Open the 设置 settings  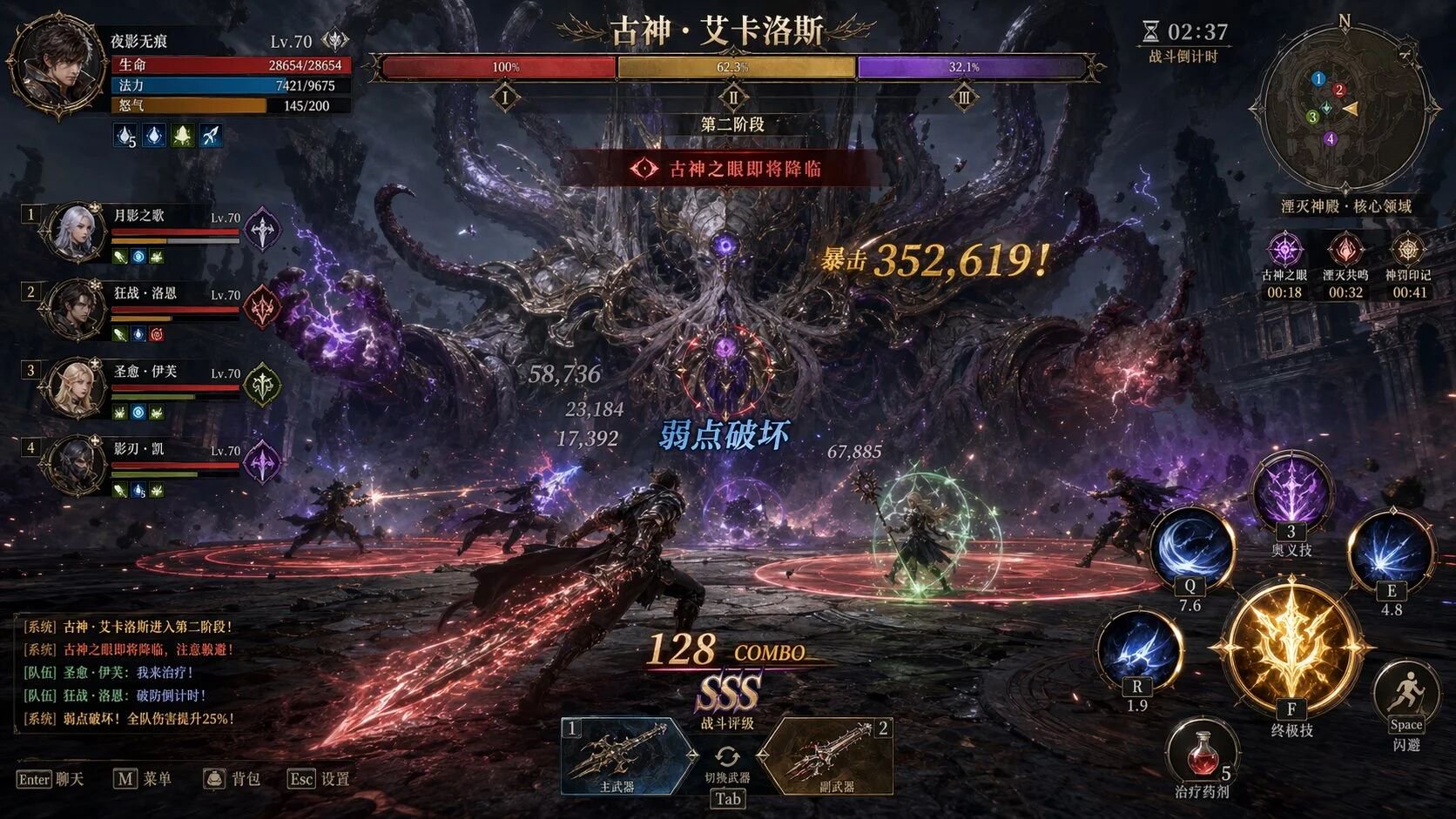pyautogui.click(x=319, y=779)
